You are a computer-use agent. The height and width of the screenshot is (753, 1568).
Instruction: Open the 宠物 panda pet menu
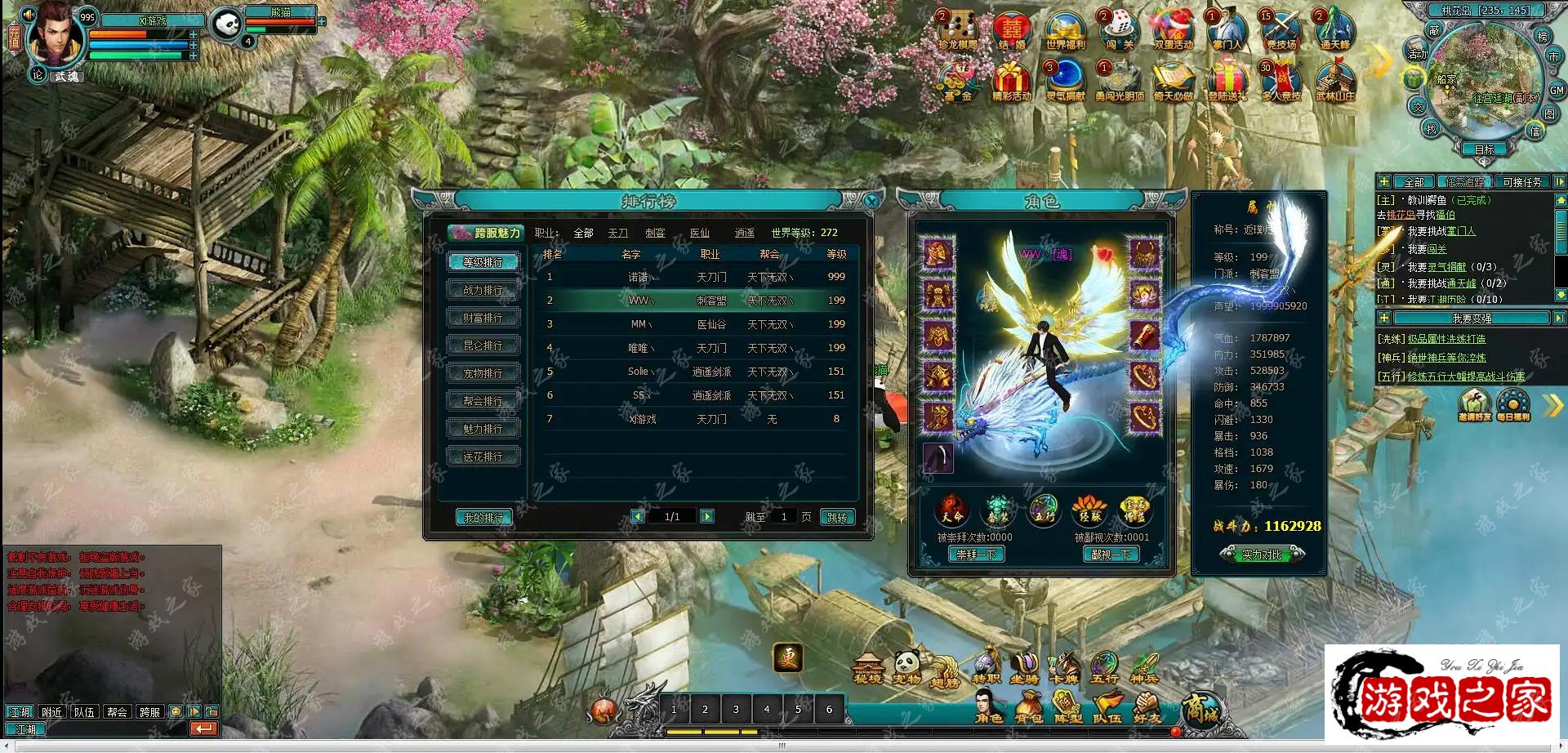point(907,667)
